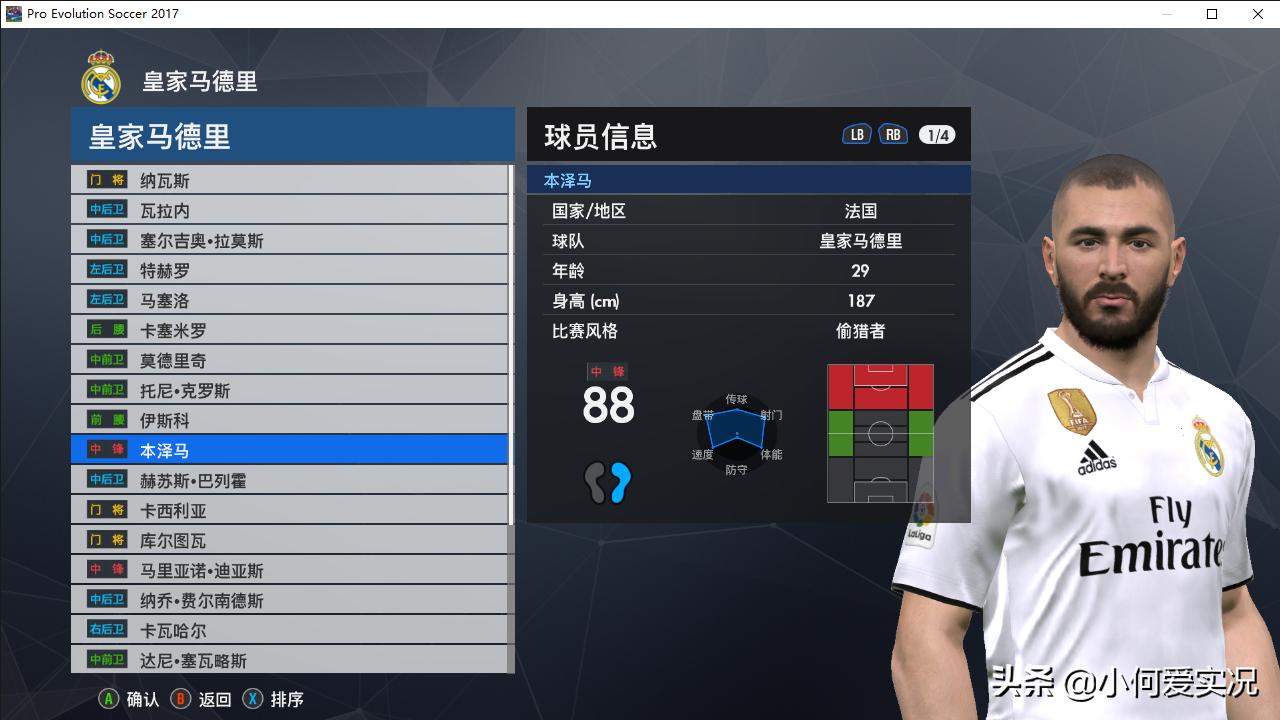This screenshot has width=1280, height=720.
Task: Click the RB shoulder button icon
Action: click(x=893, y=132)
